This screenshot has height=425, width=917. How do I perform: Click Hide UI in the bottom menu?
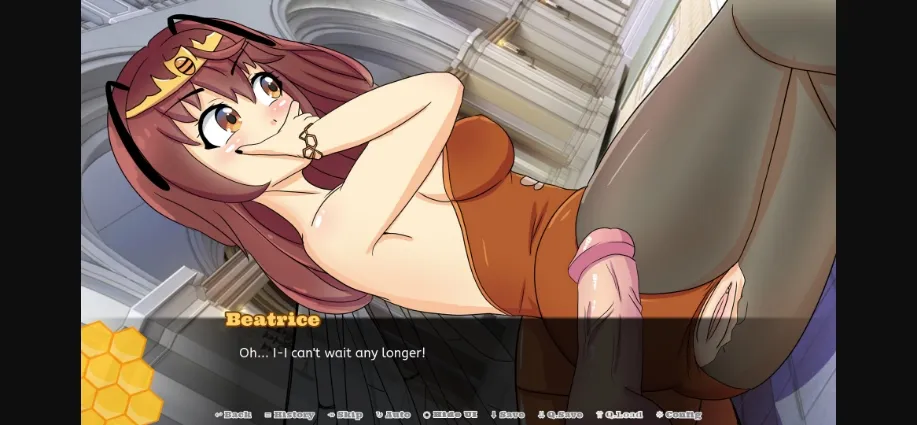click(x=452, y=414)
